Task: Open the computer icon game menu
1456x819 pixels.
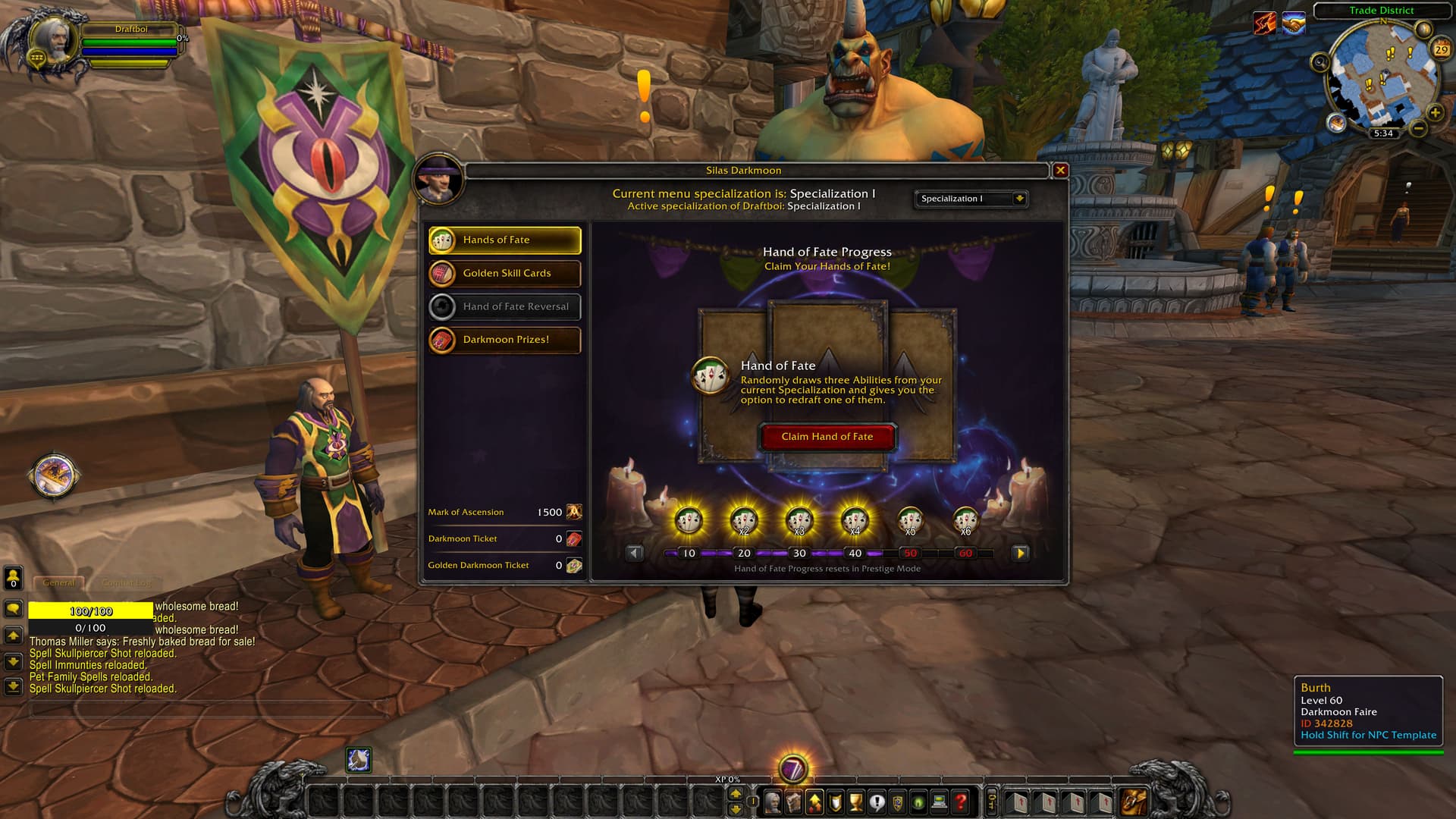Action: tap(940, 802)
